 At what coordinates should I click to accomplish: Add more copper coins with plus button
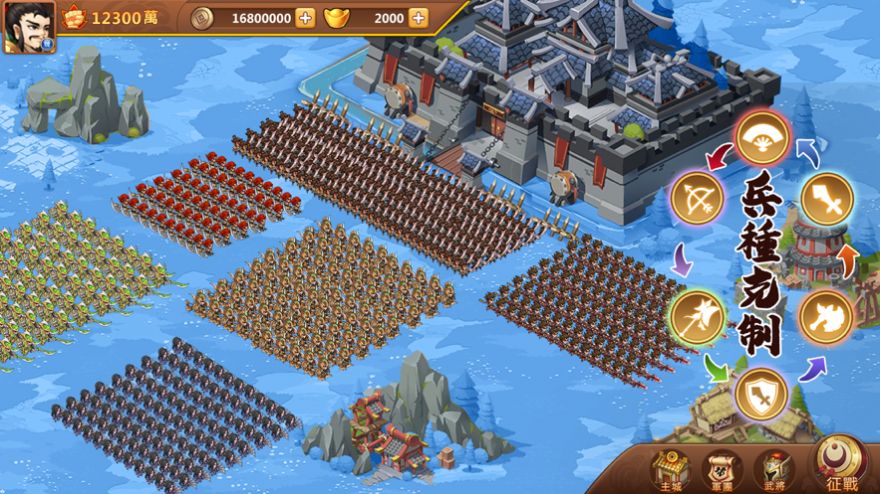(305, 18)
